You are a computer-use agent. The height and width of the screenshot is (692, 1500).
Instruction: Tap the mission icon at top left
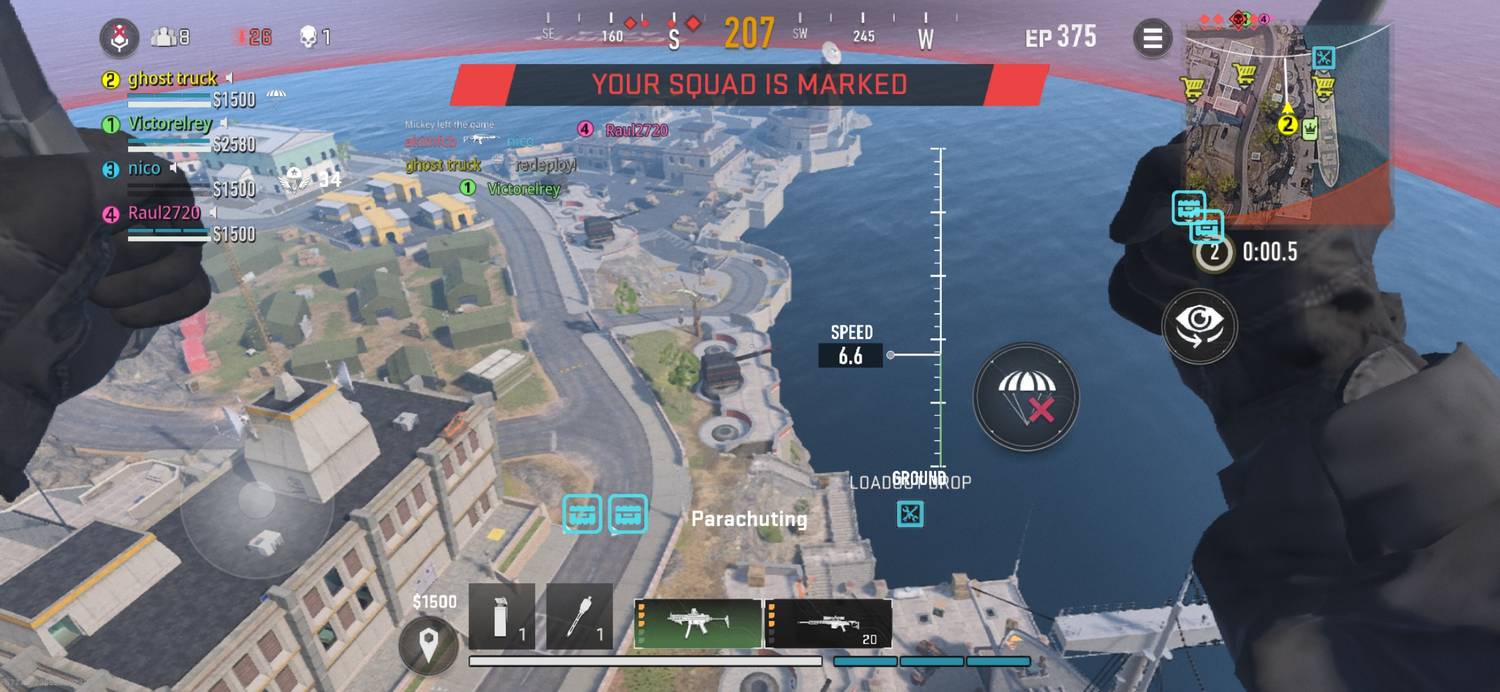click(119, 38)
